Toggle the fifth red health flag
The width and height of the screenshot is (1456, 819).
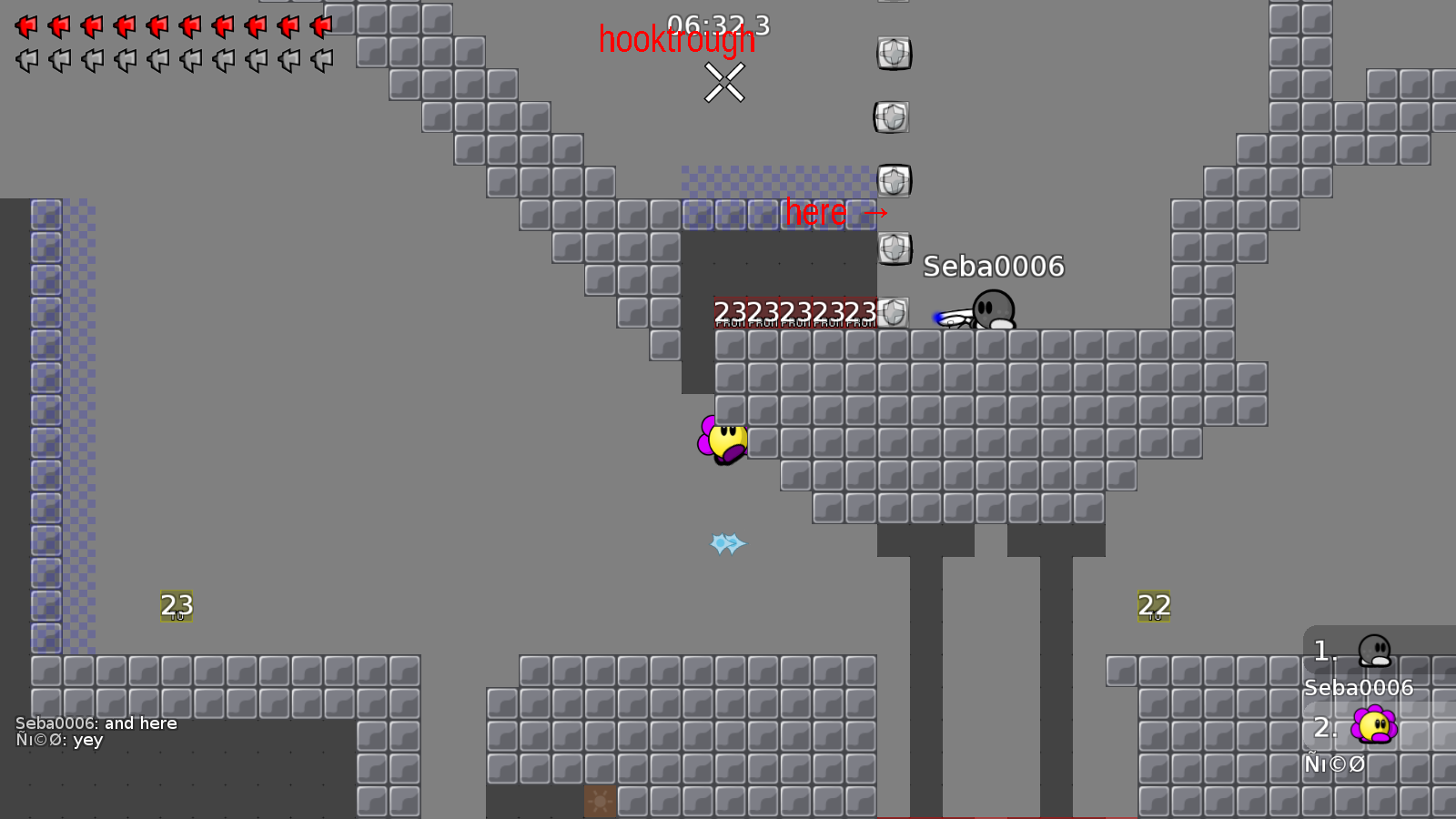pos(156,25)
